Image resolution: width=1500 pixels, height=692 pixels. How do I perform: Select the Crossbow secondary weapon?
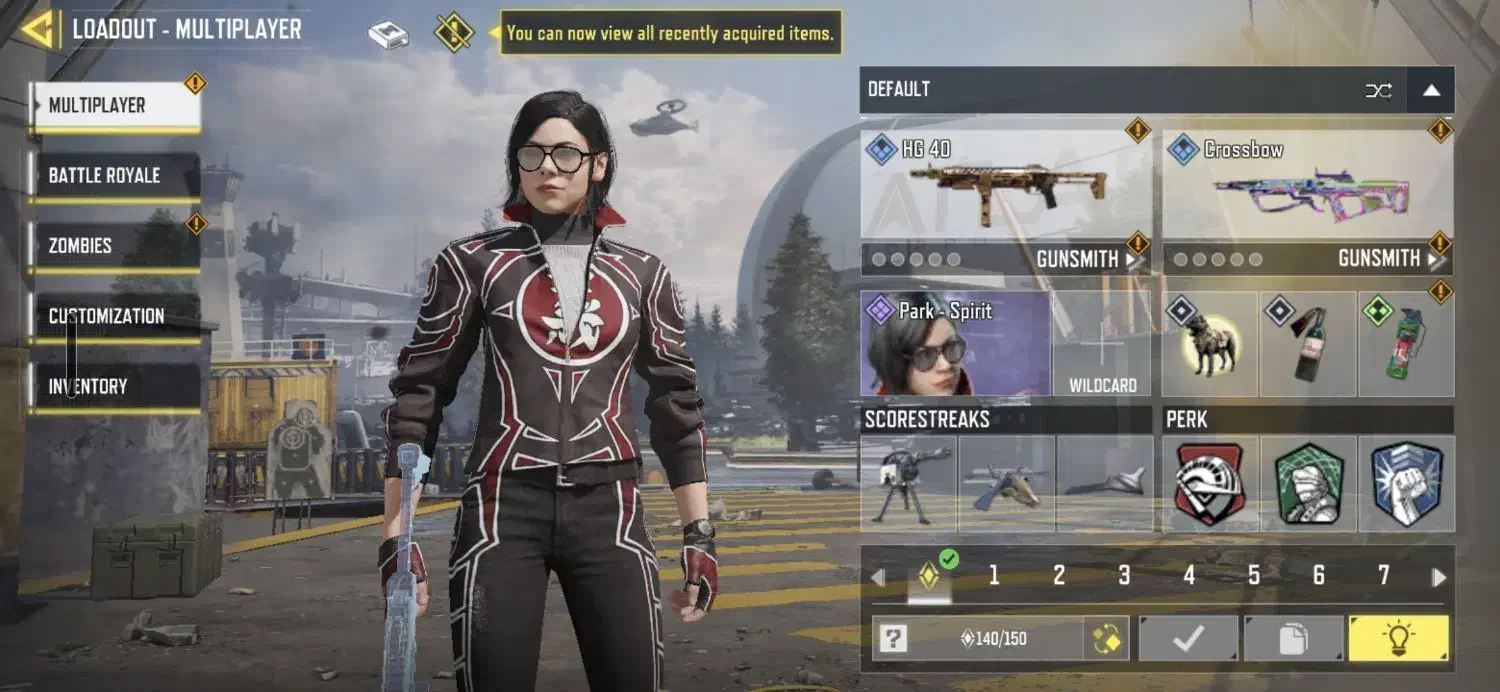pyautogui.click(x=1308, y=185)
